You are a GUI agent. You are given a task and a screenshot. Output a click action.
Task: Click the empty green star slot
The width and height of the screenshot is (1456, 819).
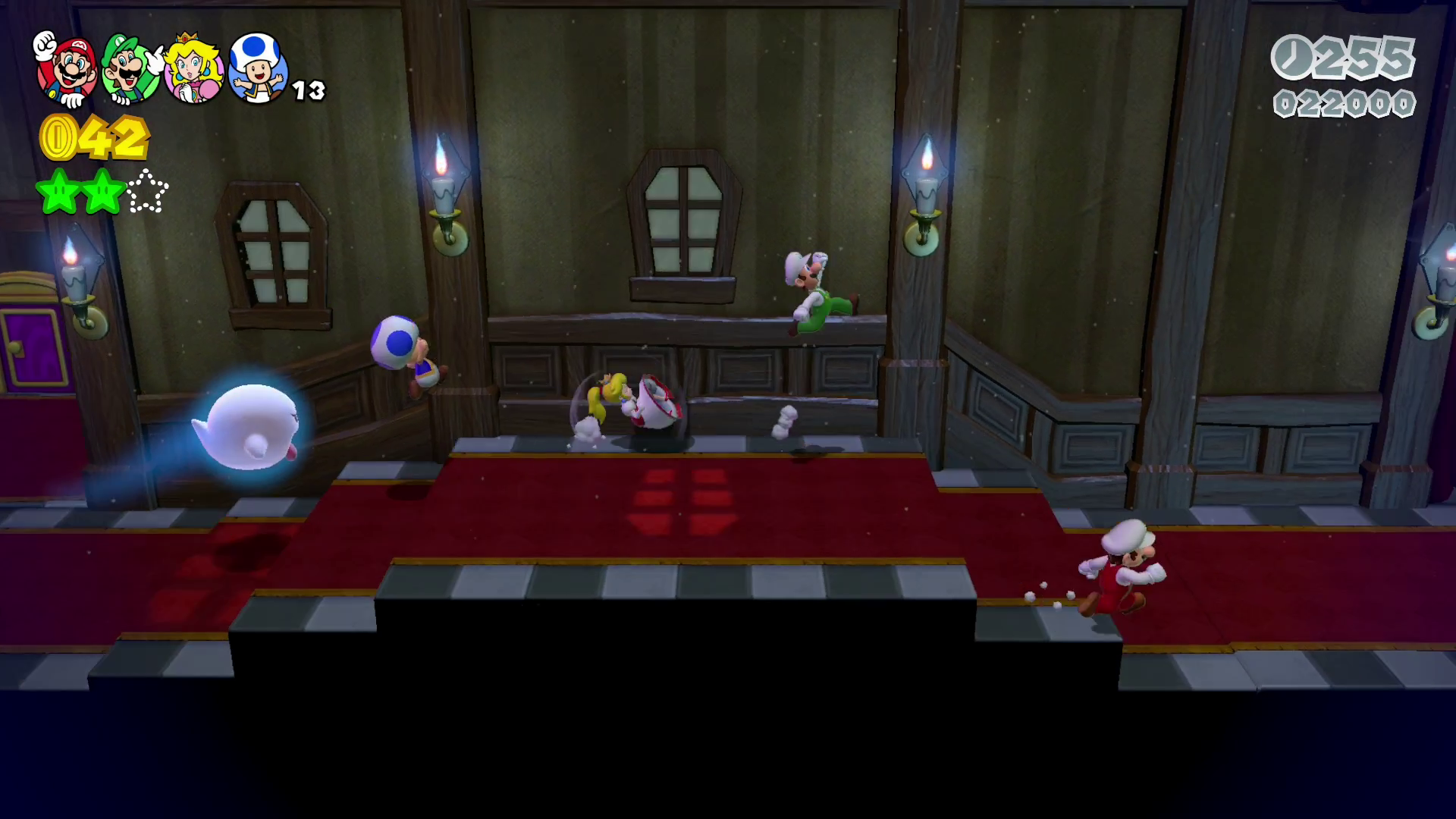(x=148, y=192)
